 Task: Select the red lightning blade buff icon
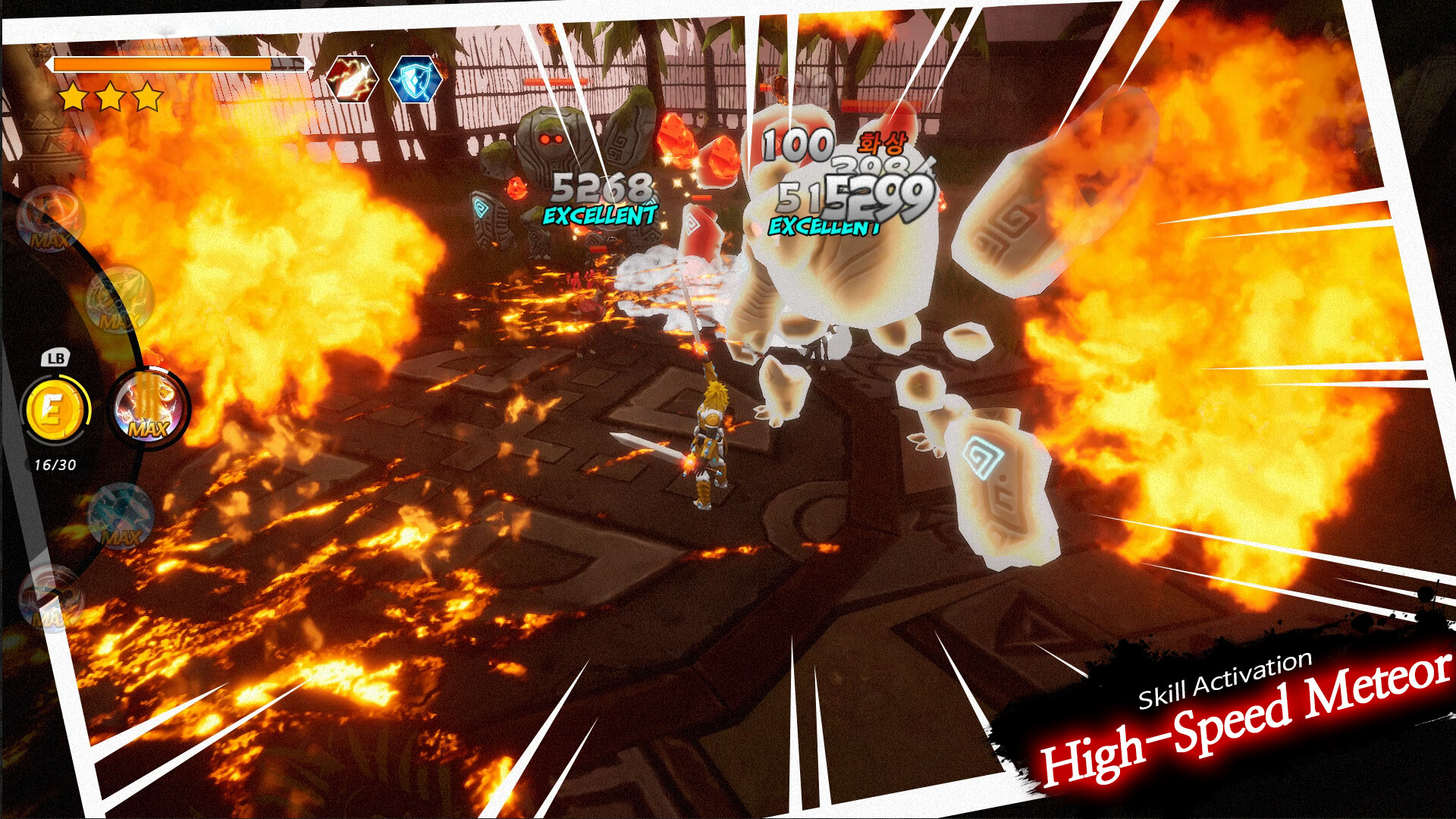pyautogui.click(x=353, y=78)
